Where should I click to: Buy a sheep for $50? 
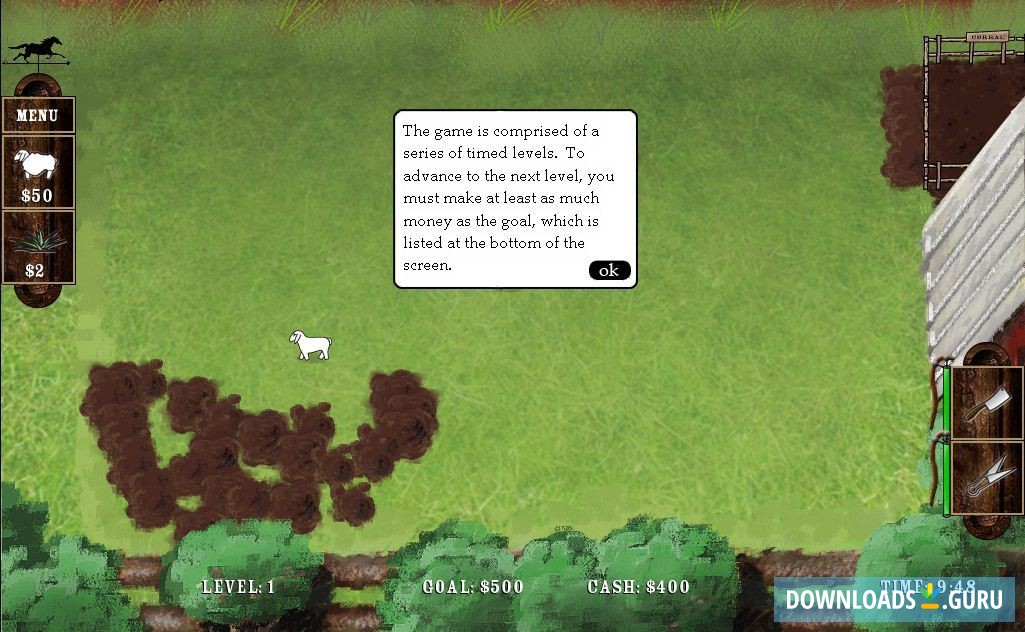point(38,171)
